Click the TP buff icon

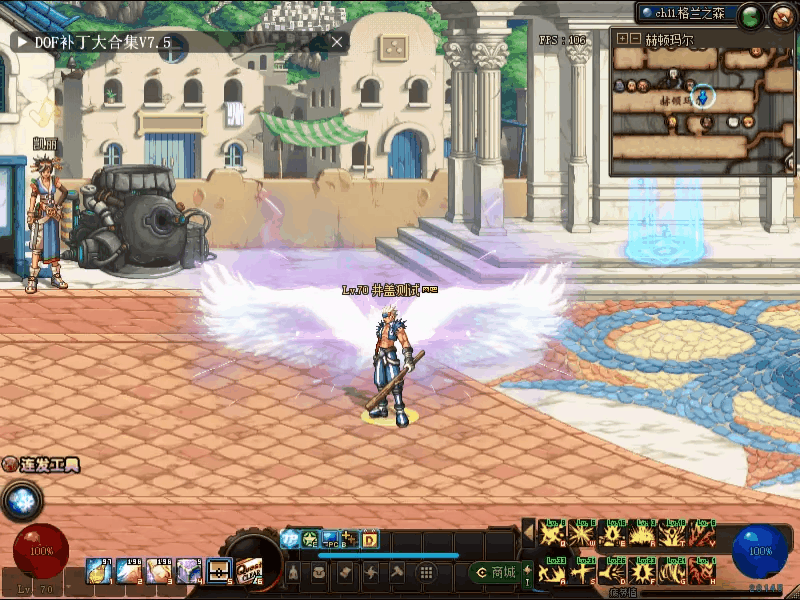(289, 539)
